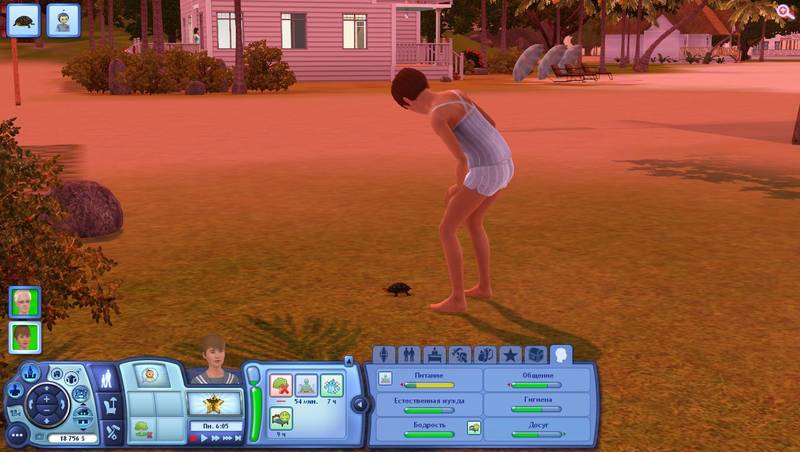Click the sleeping bed moodlet icon

(x=281, y=419)
